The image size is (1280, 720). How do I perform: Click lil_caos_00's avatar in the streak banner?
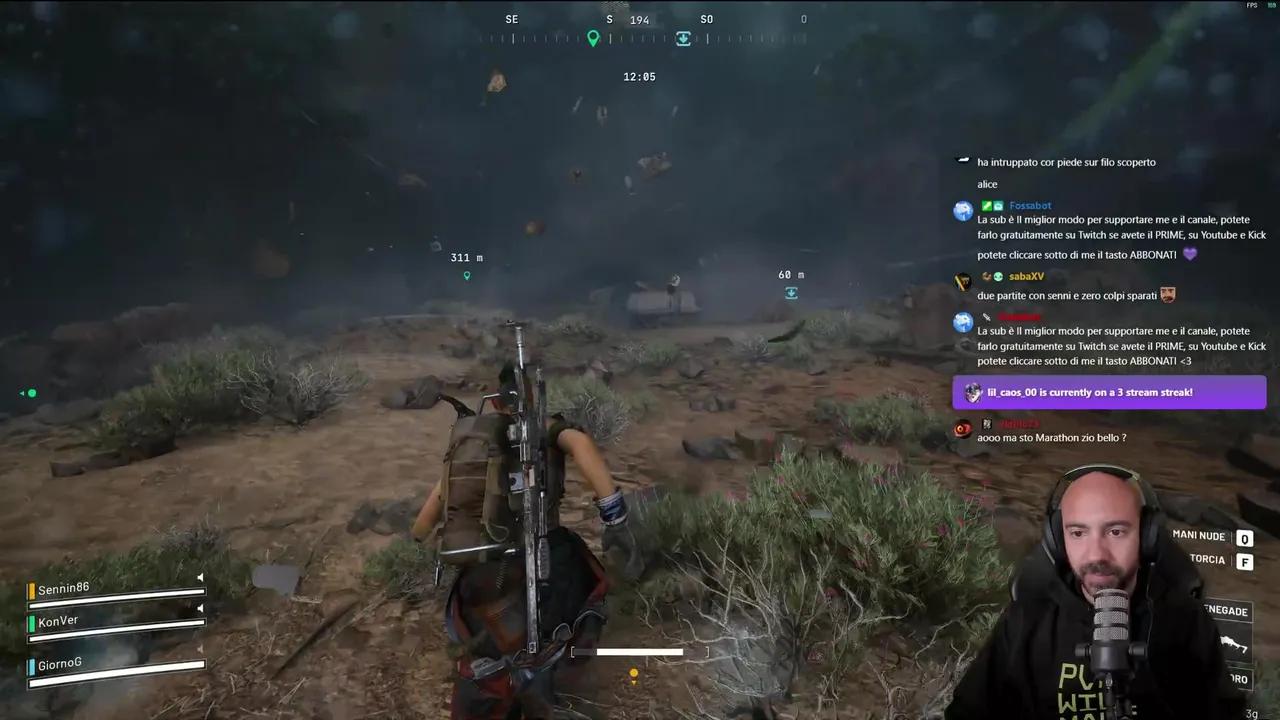(x=973, y=392)
